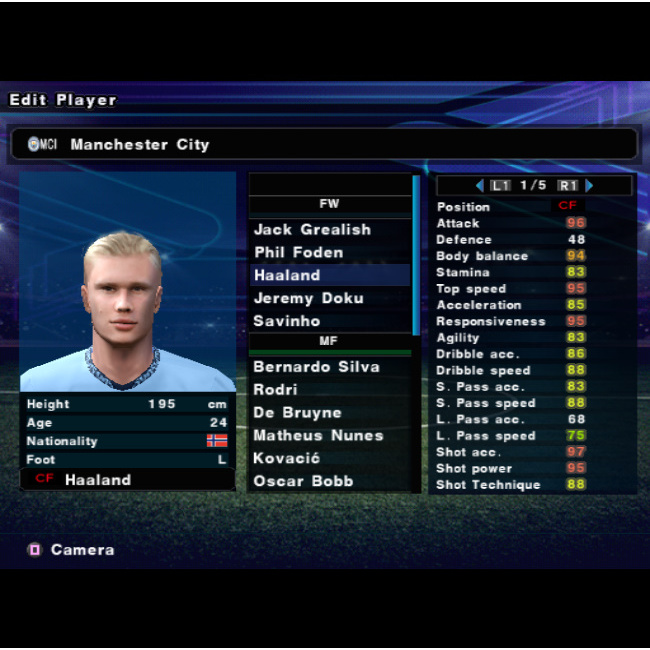The height and width of the screenshot is (650, 650).
Task: Select Matheus Nunes from the list
Action: point(316,436)
